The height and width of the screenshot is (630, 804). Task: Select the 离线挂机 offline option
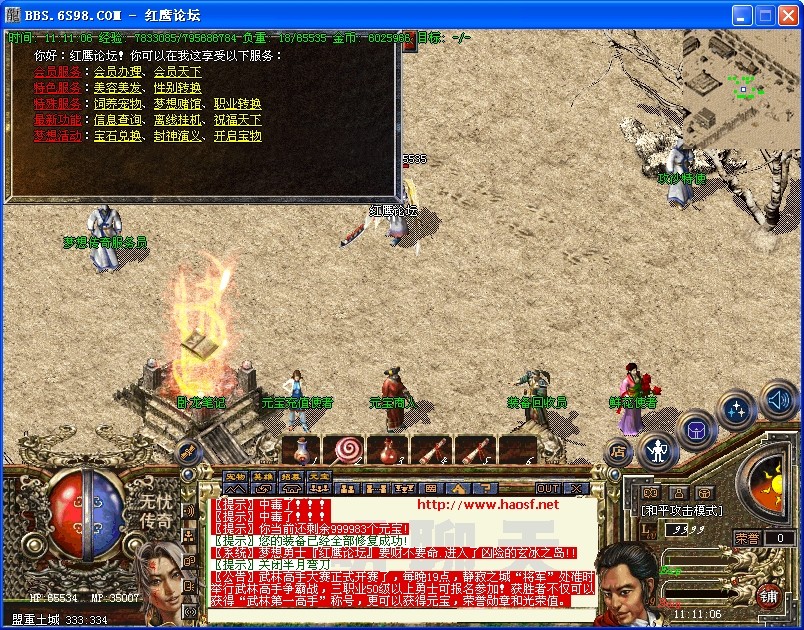pos(177,120)
